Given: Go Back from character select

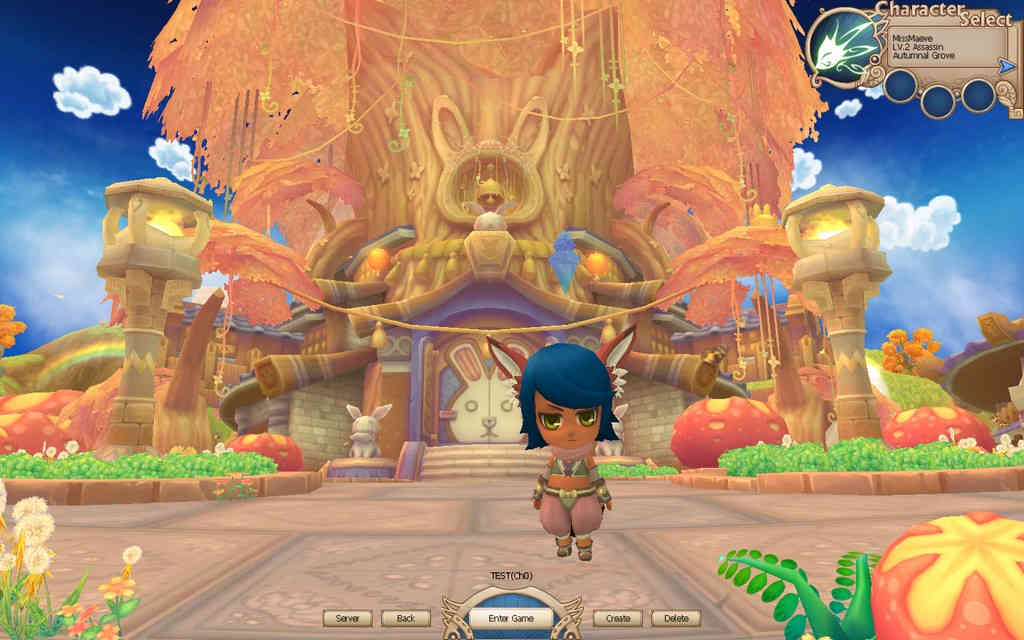Looking at the screenshot, I should click(405, 618).
